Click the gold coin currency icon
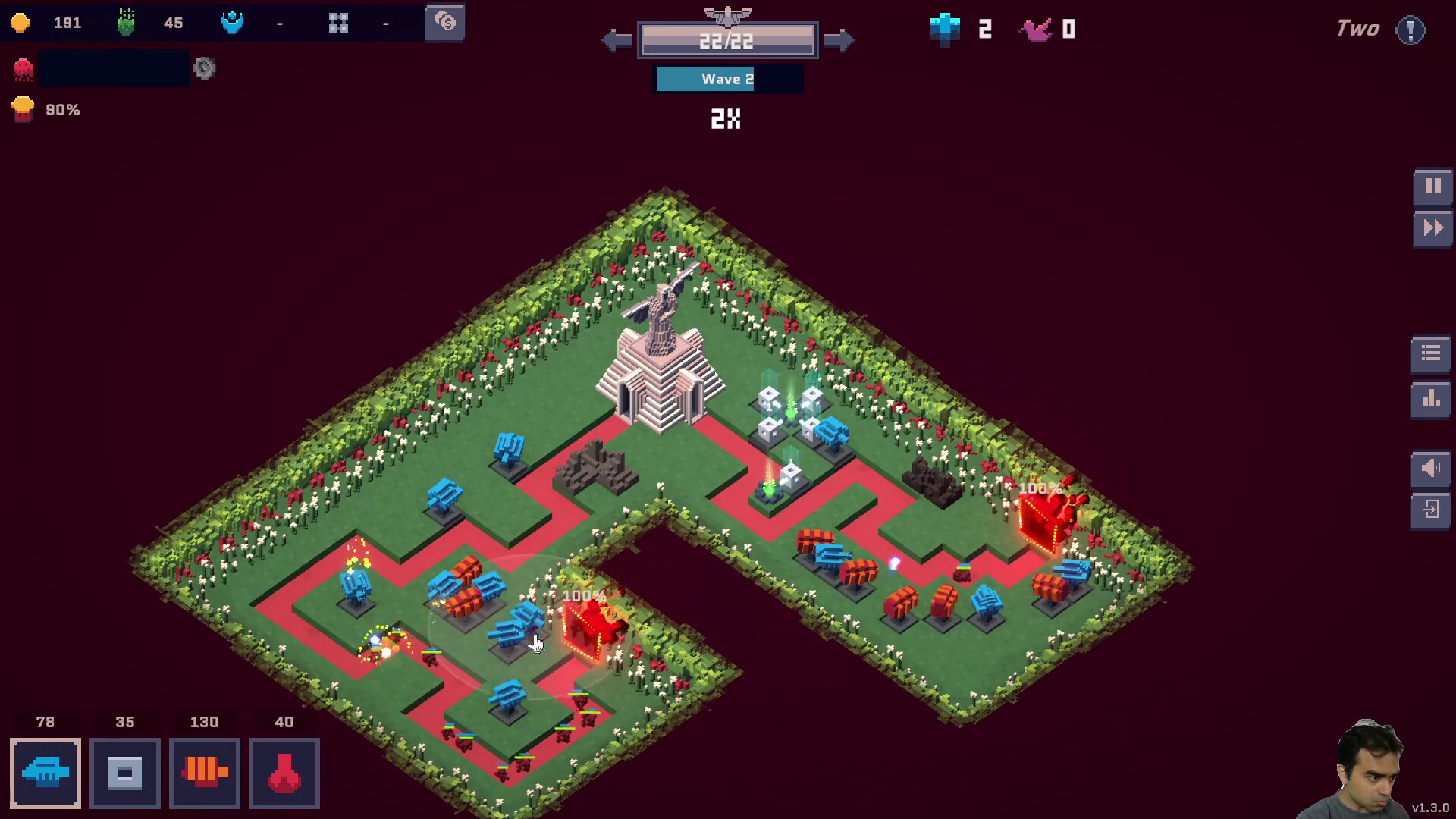Screen dimensions: 1456x819 tap(21, 23)
